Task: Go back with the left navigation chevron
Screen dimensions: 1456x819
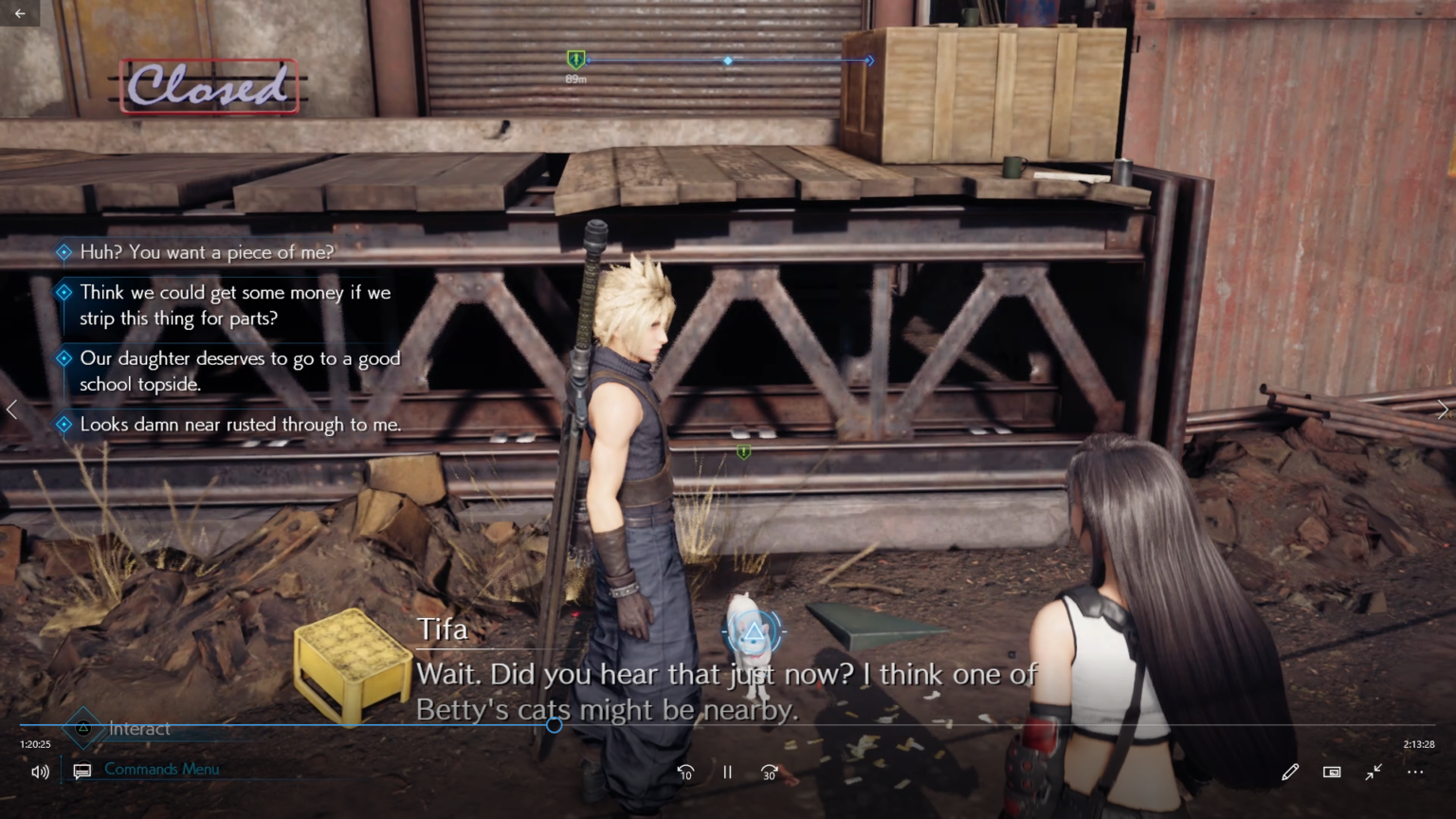Action: (x=12, y=409)
